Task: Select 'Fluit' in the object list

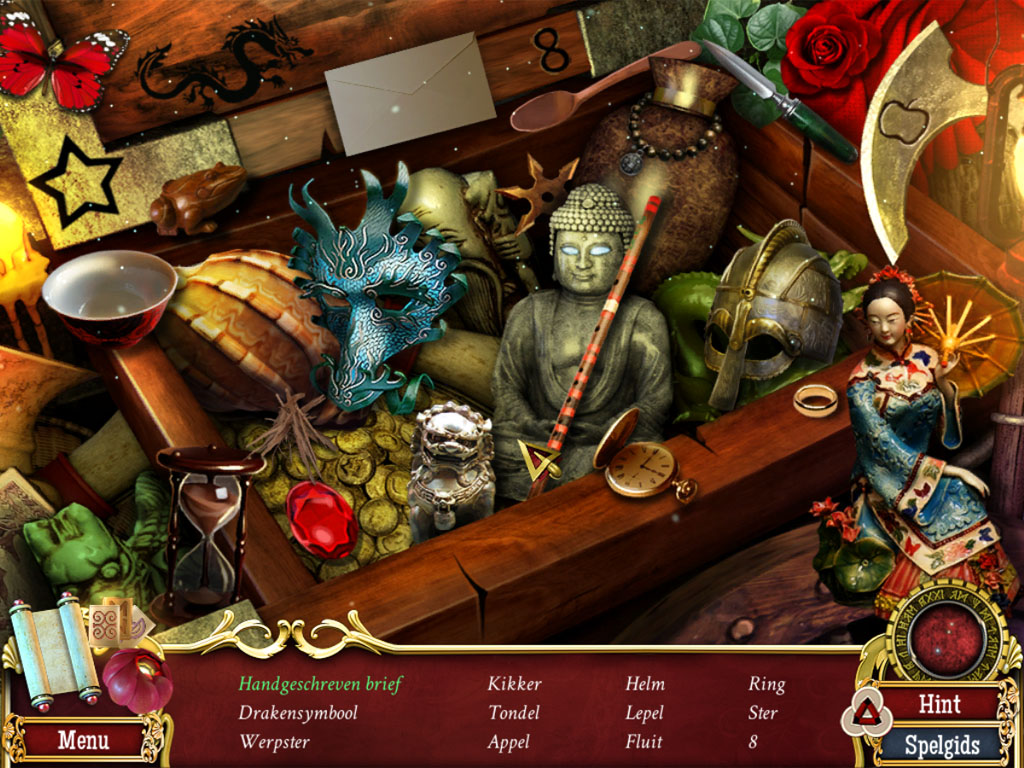Action: (x=644, y=742)
